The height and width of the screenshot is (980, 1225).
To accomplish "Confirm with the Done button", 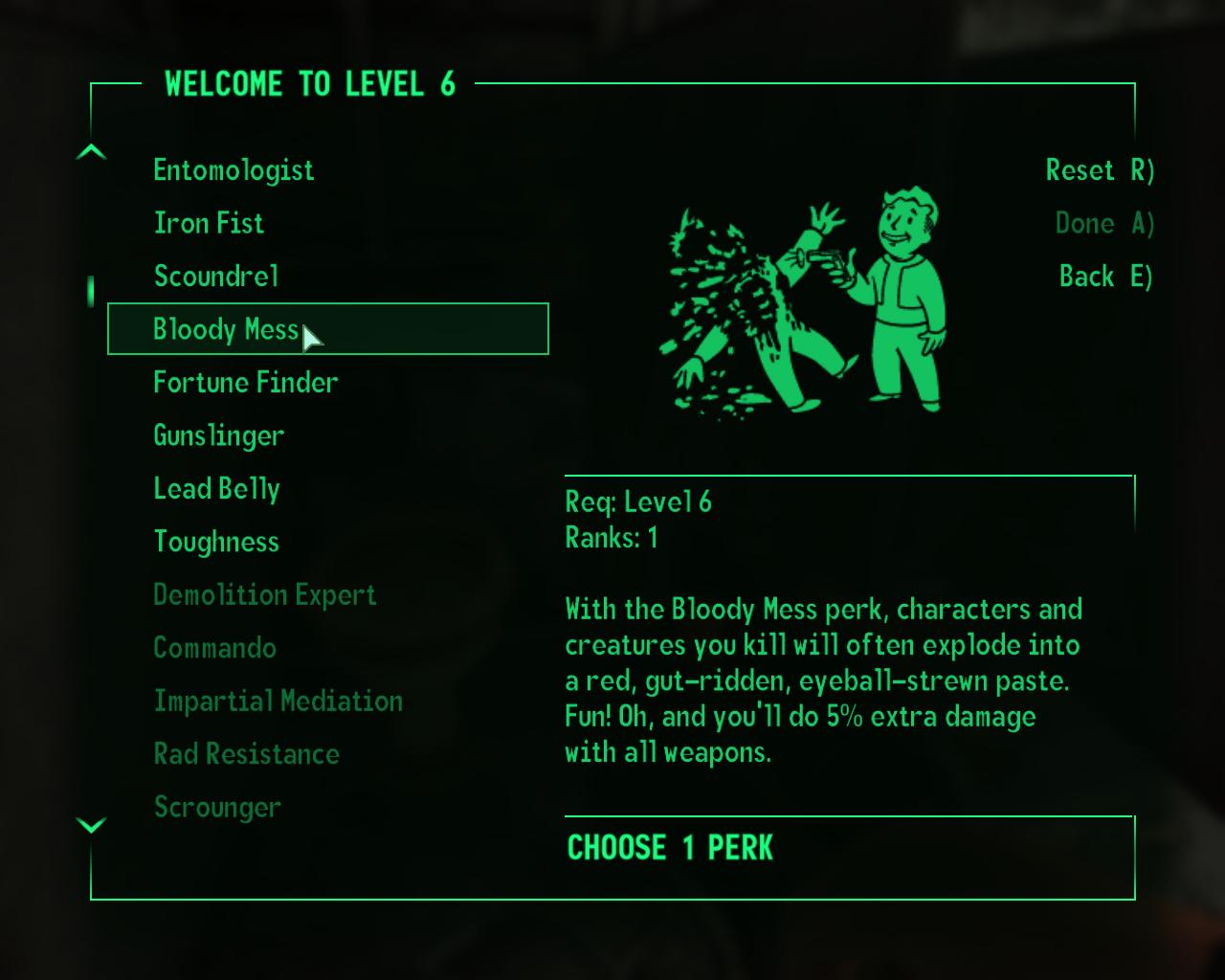I will (1104, 224).
